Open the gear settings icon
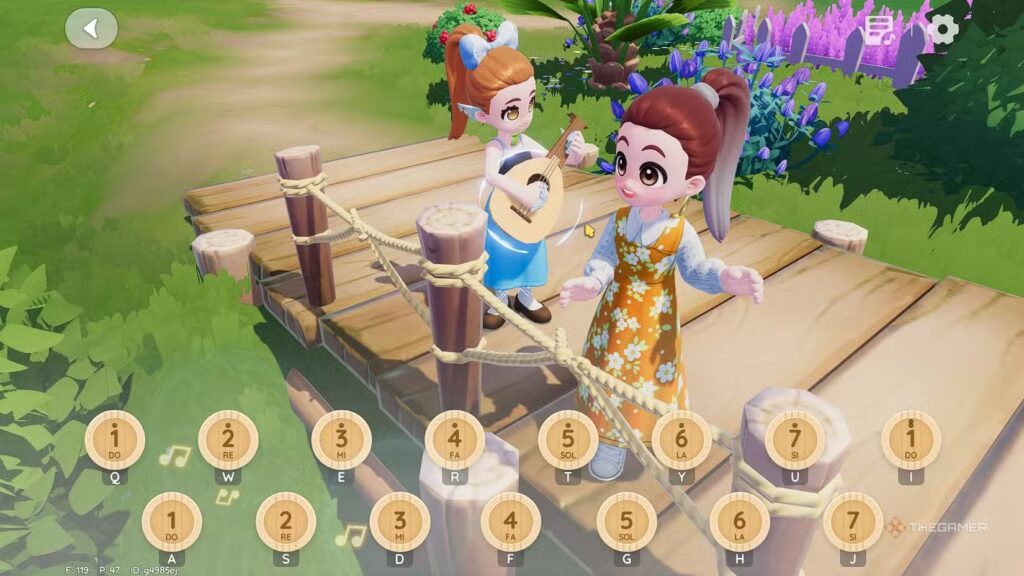The height and width of the screenshot is (576, 1024). 943,29
